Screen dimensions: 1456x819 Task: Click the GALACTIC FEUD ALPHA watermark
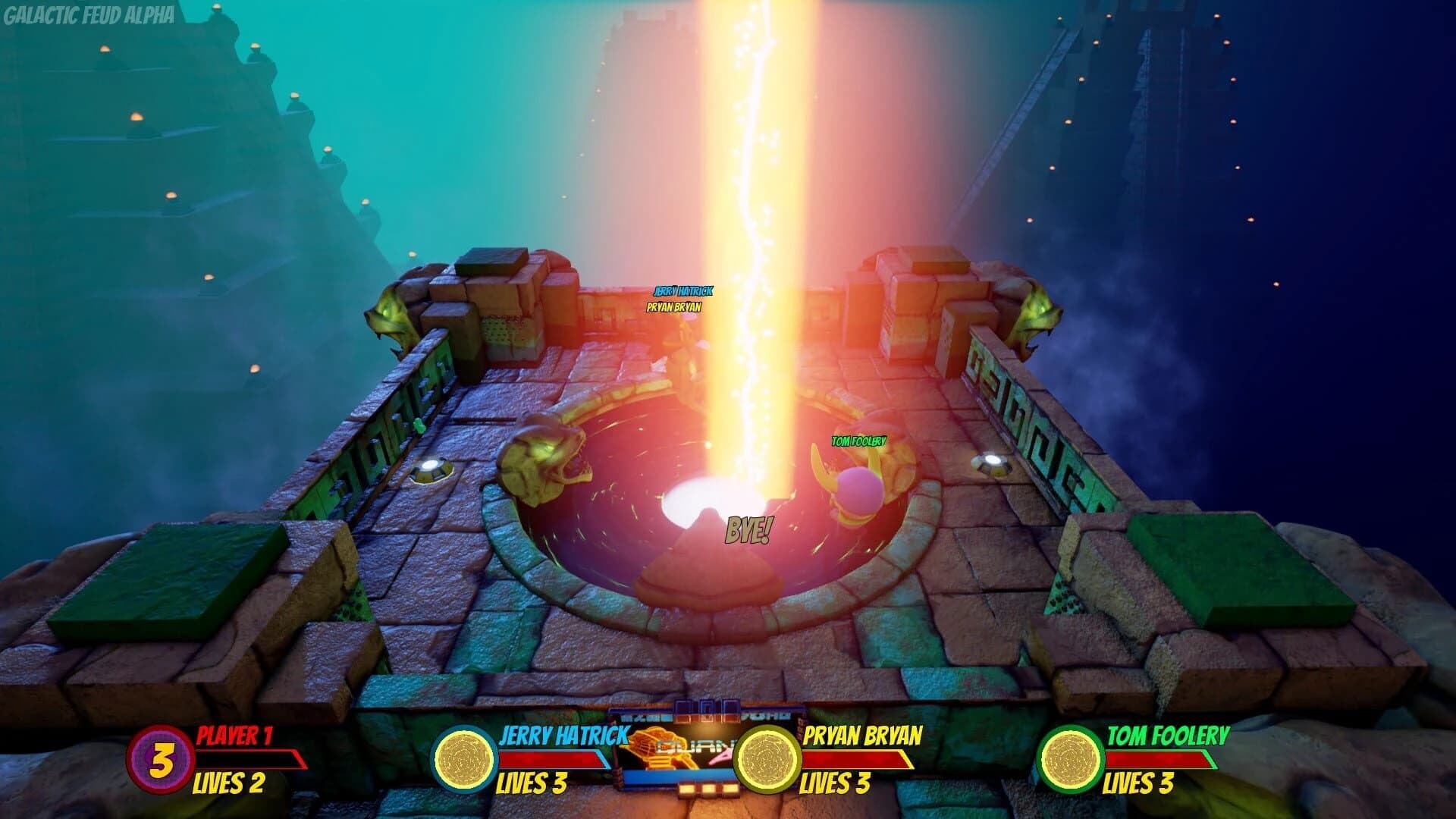tap(89, 13)
